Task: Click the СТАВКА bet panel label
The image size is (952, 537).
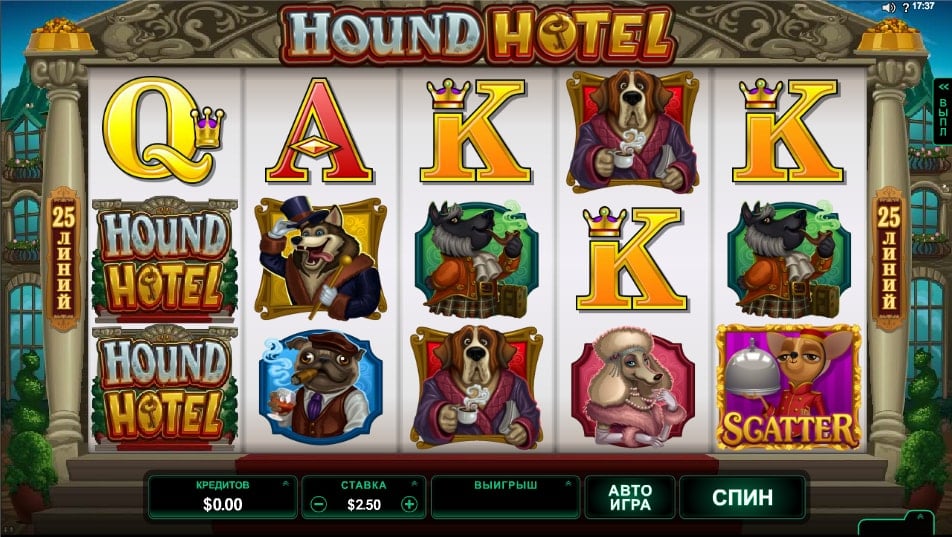Action: 363,485
